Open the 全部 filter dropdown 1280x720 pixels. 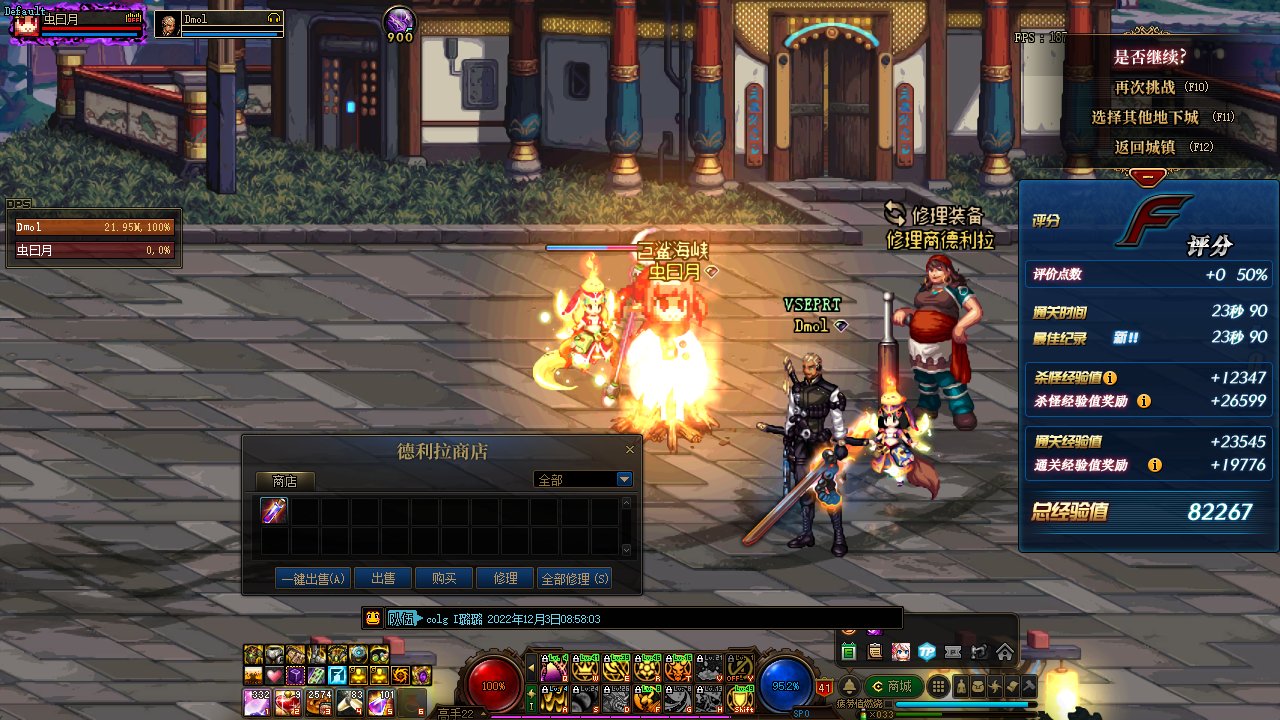[x=624, y=480]
